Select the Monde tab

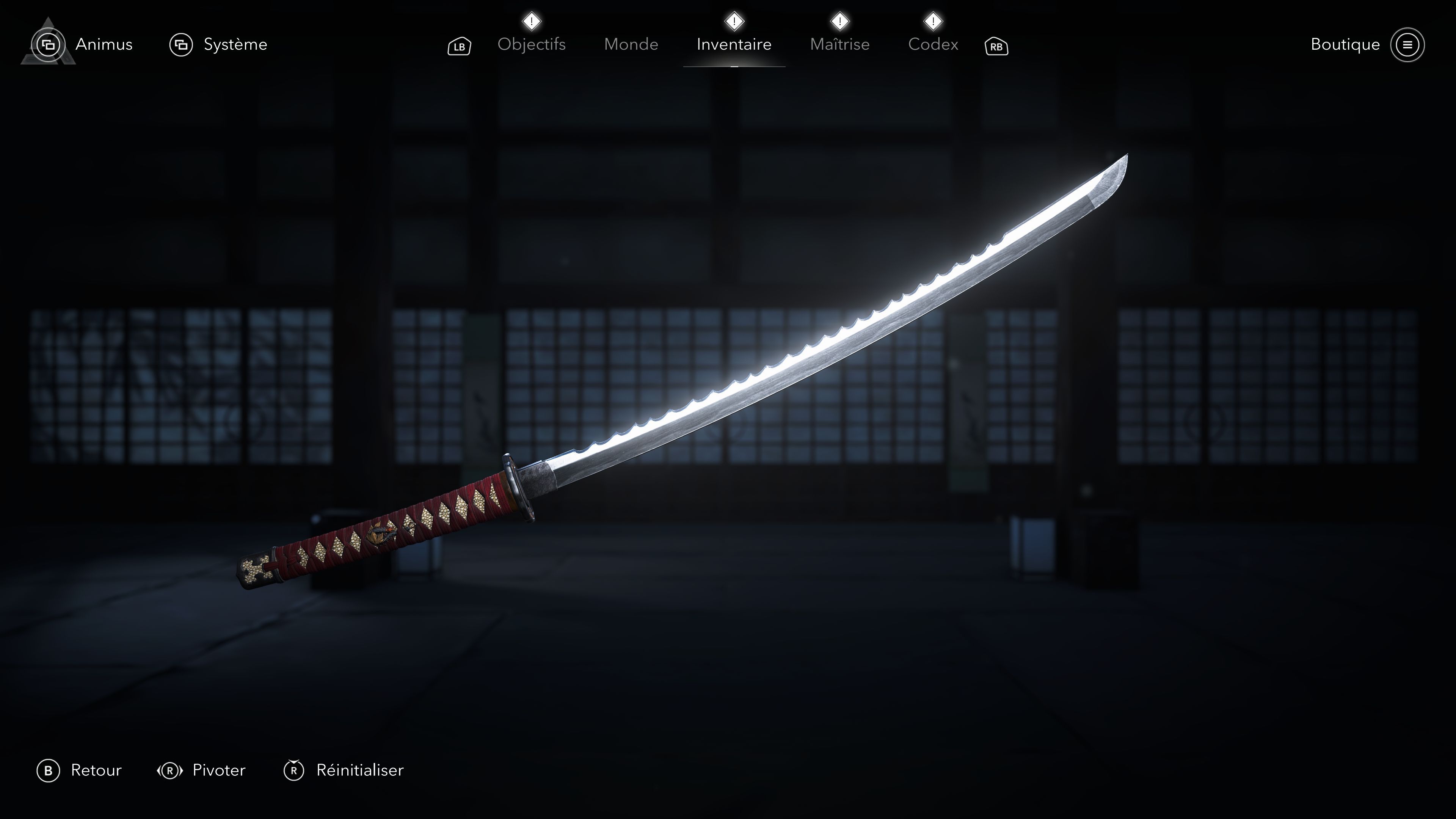631,45
